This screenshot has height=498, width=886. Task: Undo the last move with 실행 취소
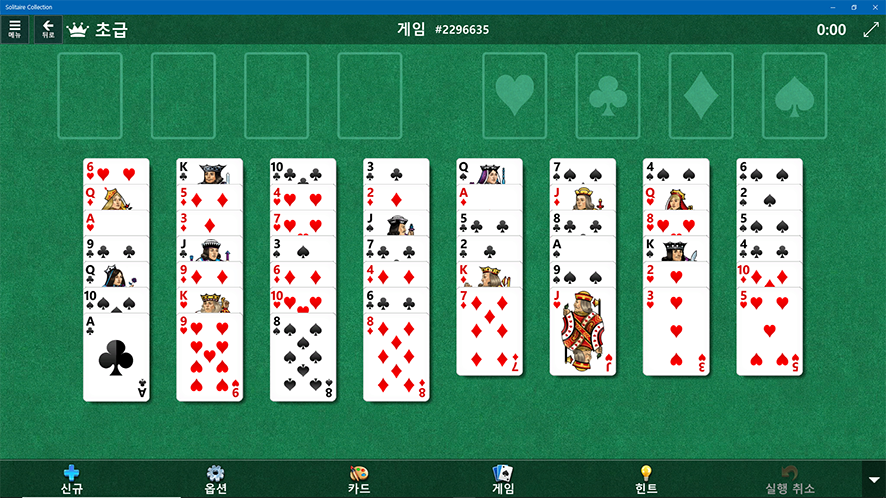click(790, 479)
